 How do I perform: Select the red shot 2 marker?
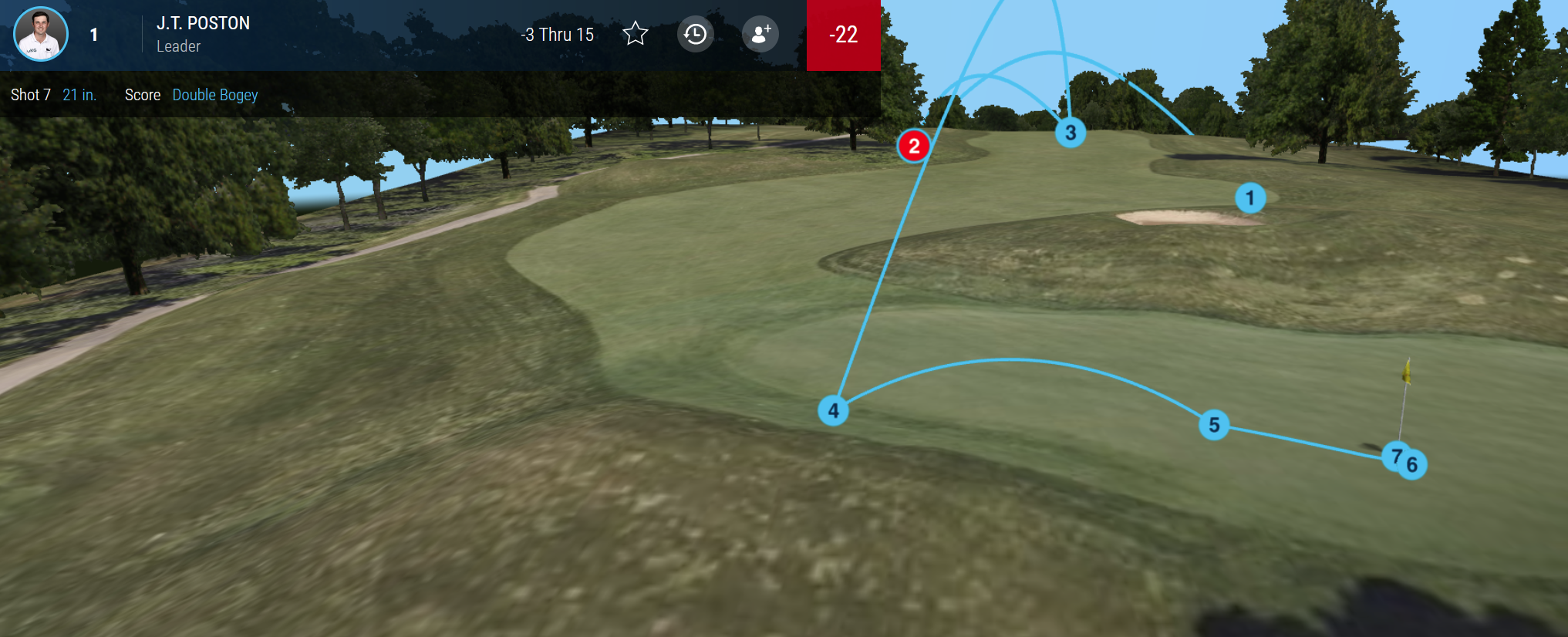914,146
